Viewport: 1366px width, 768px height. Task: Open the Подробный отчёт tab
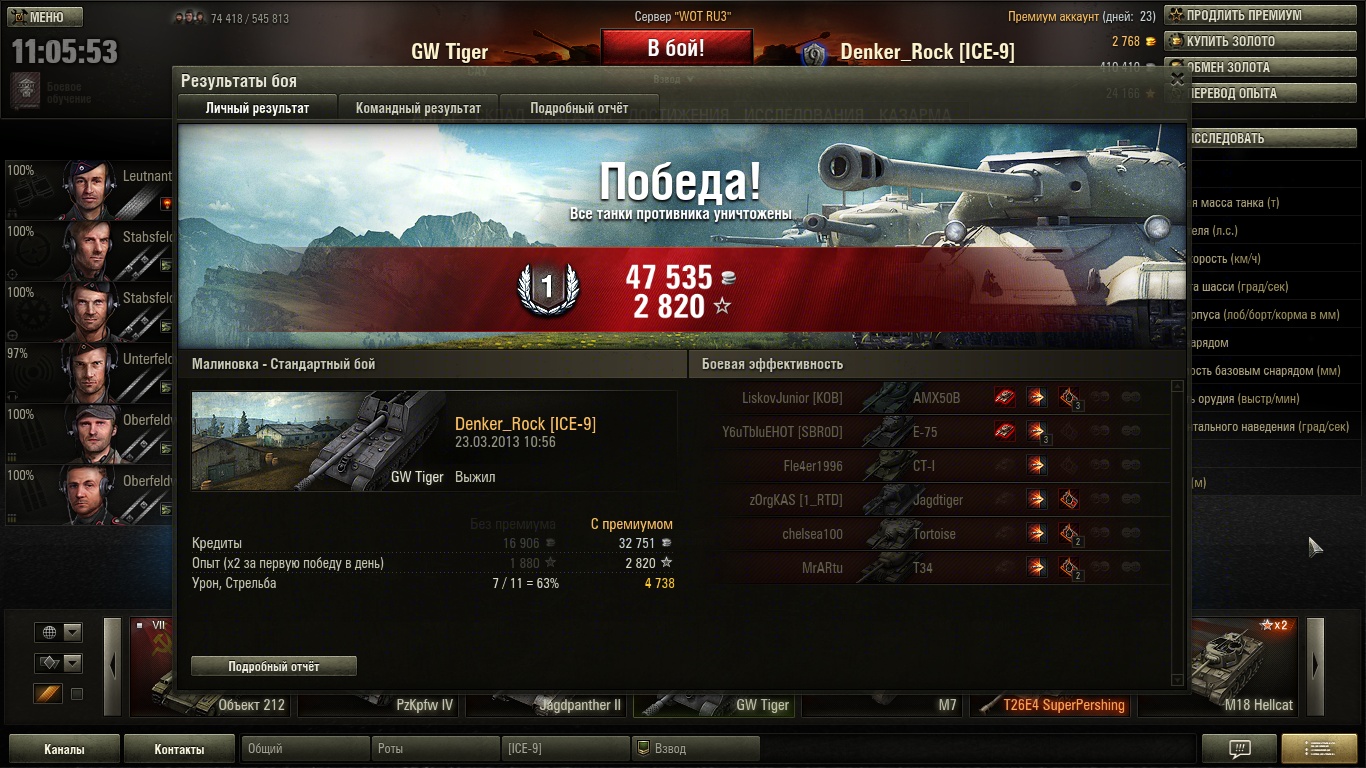click(x=579, y=108)
